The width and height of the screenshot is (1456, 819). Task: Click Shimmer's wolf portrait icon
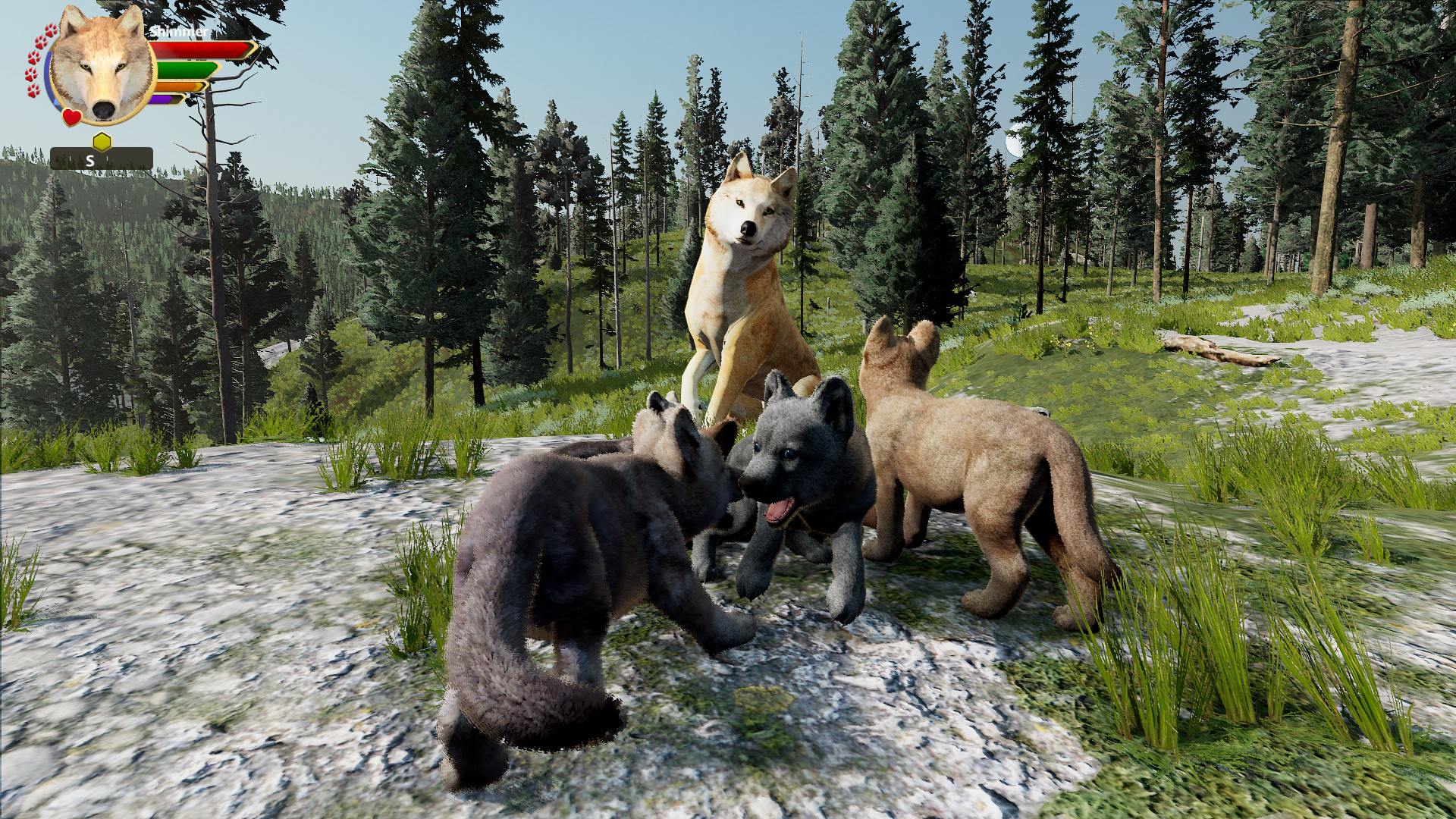(102, 67)
